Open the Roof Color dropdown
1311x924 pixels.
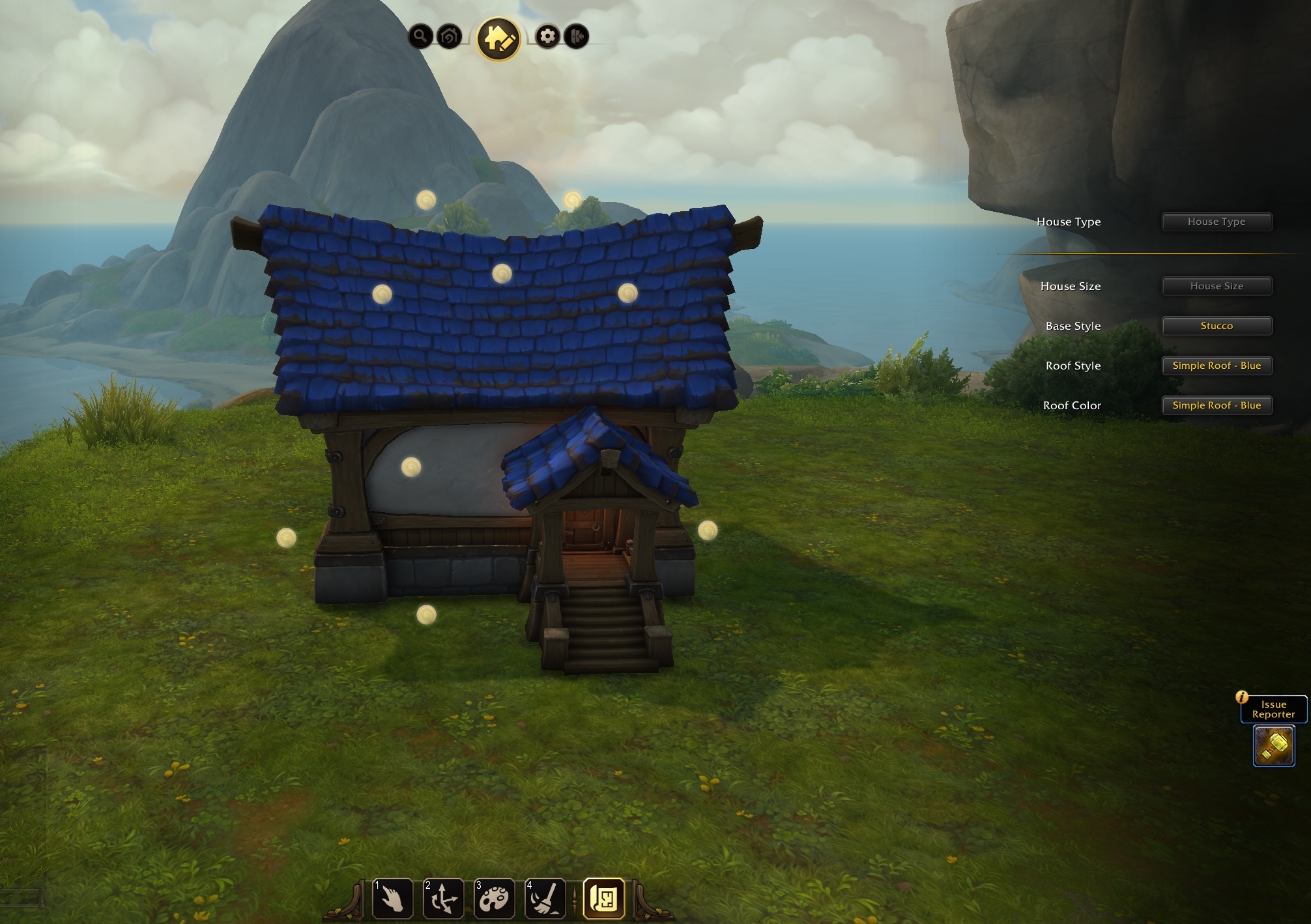click(1216, 405)
